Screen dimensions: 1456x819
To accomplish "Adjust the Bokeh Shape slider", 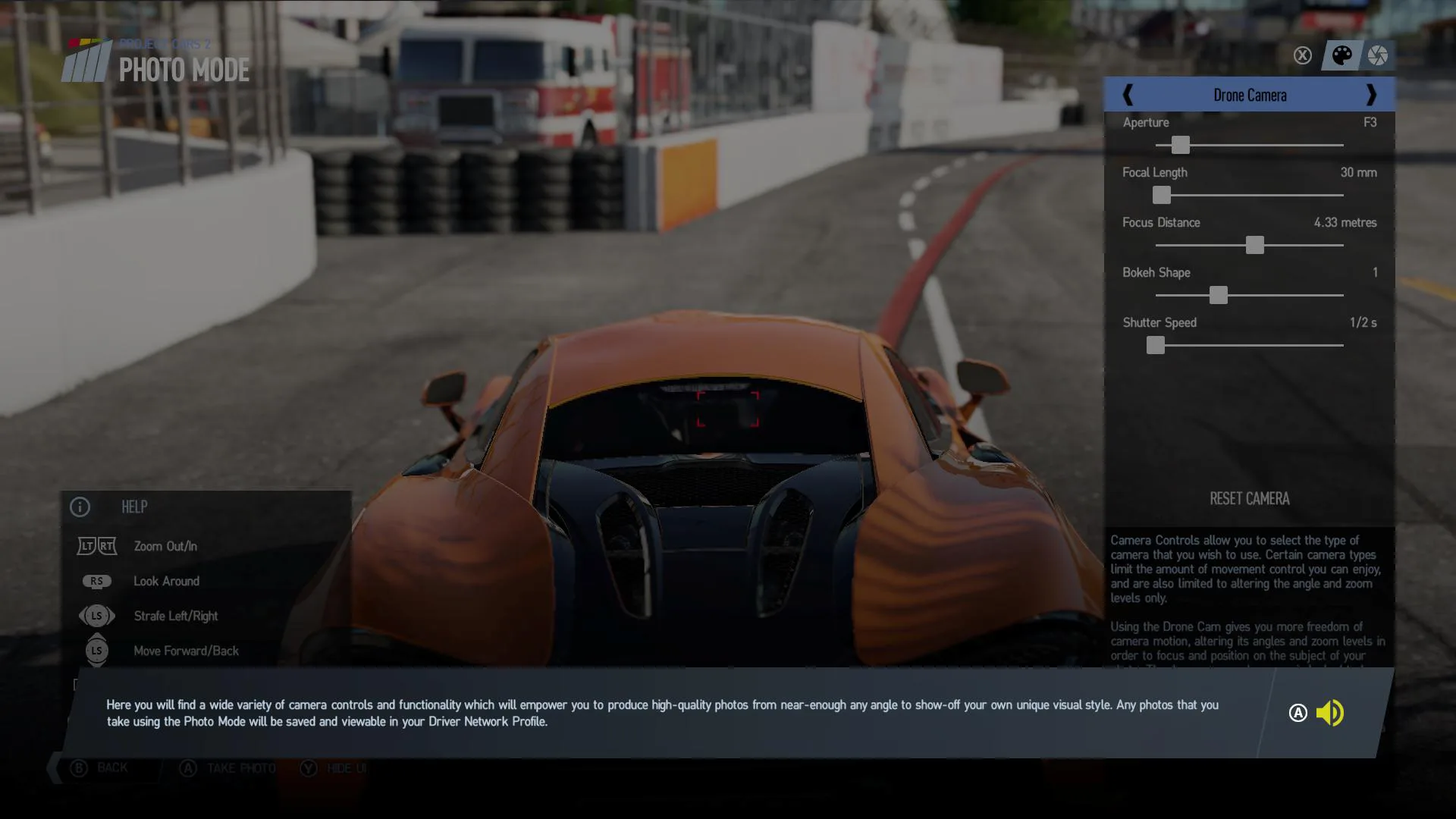I will pyautogui.click(x=1218, y=295).
